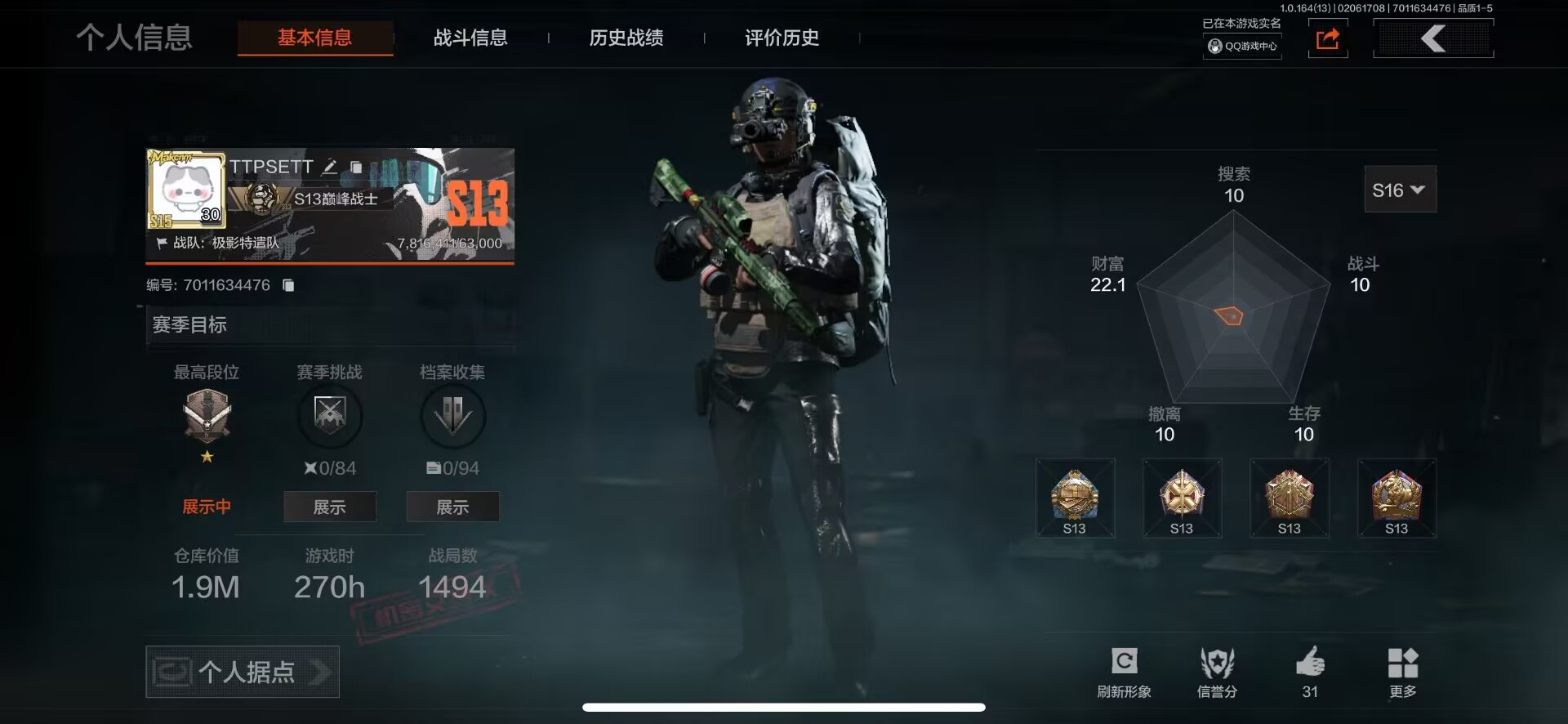Click the 最高段位 rank emblem
Screen dimensions: 1568x724
(x=207, y=416)
